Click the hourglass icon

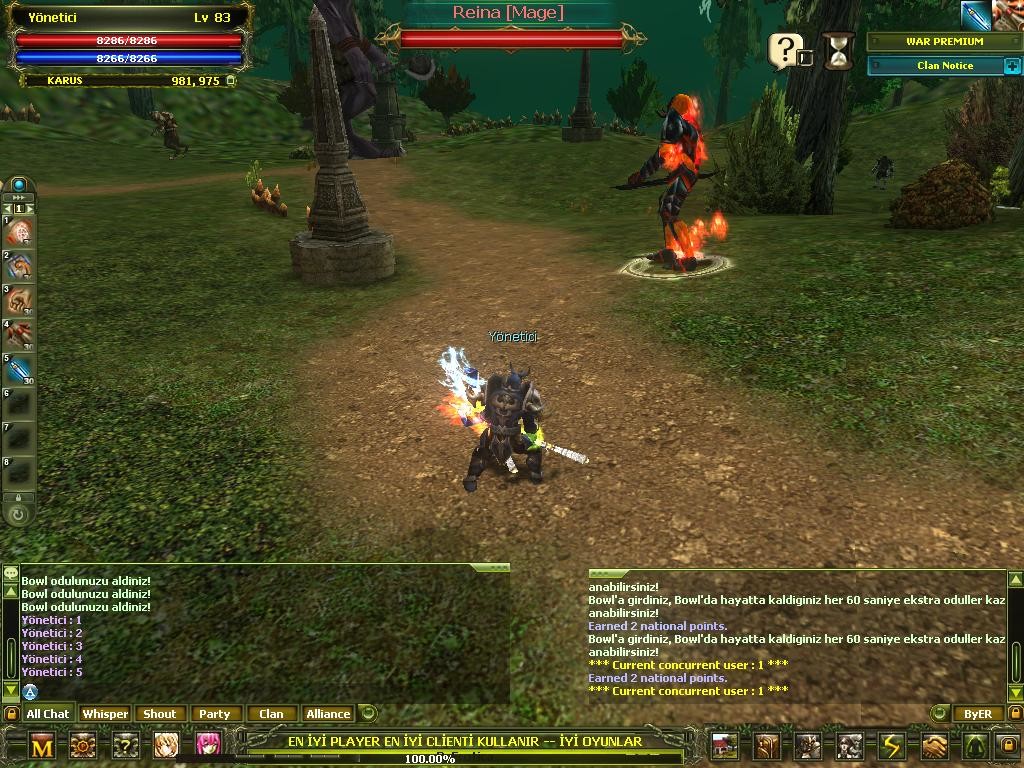click(x=840, y=50)
